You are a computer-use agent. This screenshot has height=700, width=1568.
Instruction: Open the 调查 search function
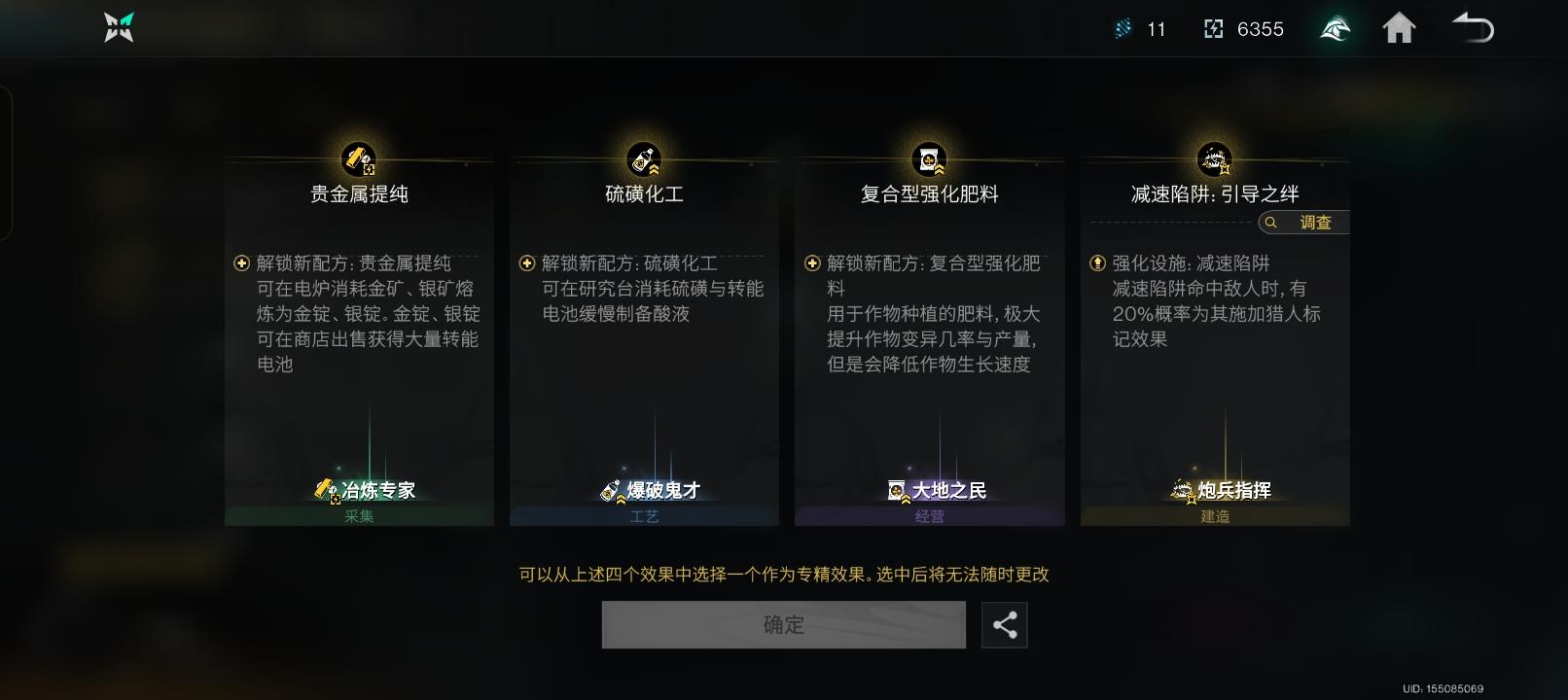(x=1301, y=223)
